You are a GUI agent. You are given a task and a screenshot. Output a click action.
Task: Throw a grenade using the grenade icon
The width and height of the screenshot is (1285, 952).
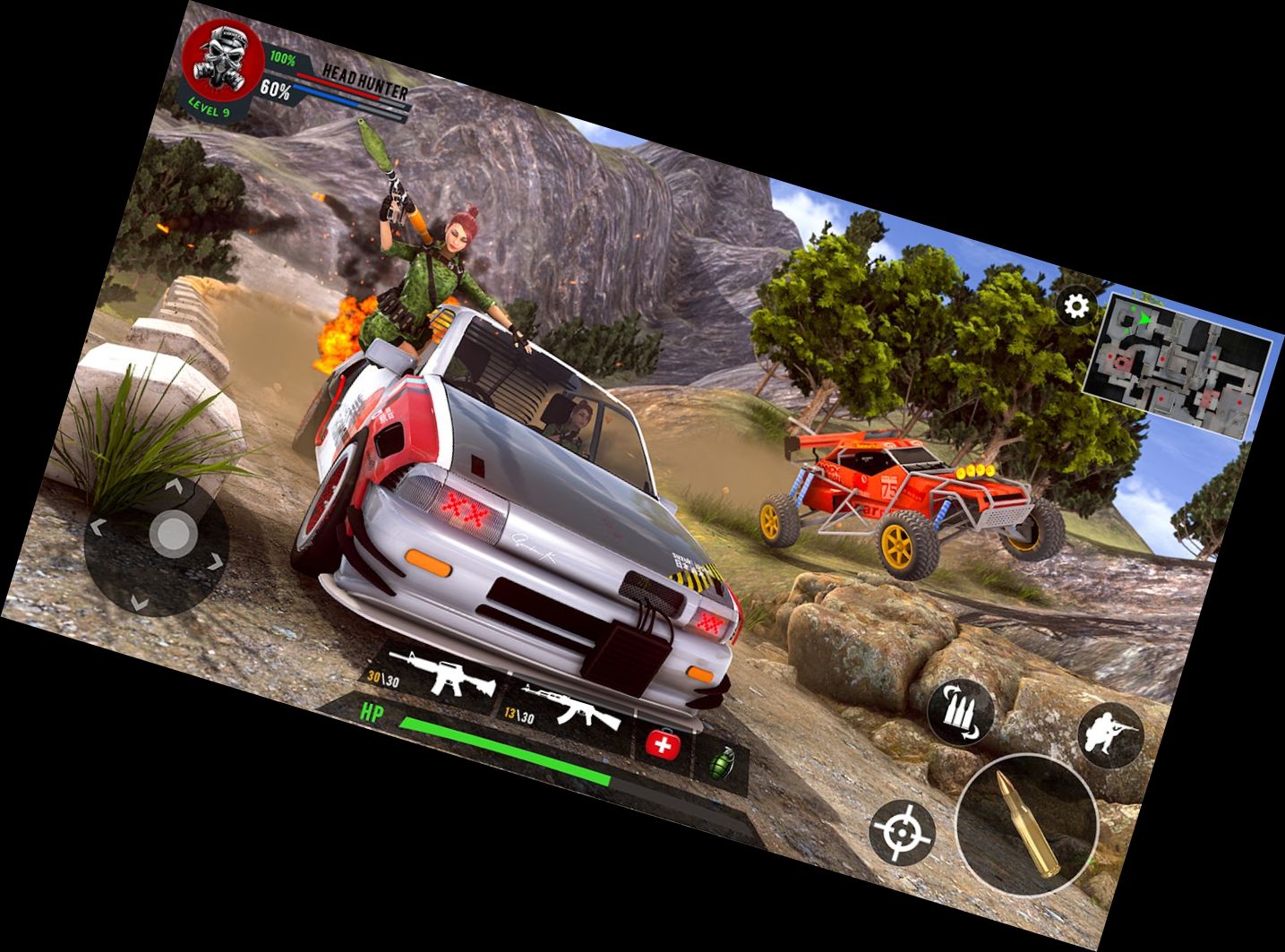720,763
